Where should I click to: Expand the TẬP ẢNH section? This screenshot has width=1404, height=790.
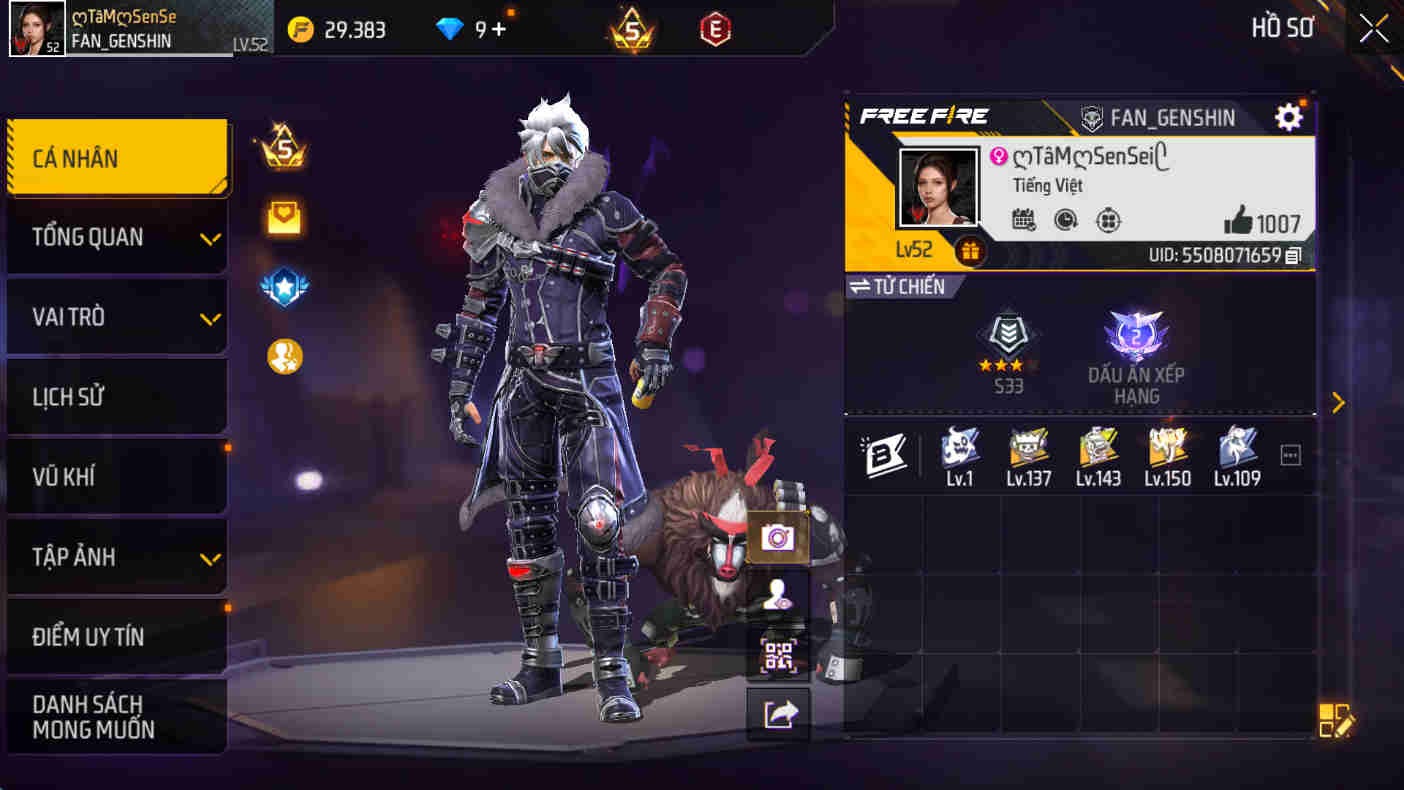tap(117, 557)
